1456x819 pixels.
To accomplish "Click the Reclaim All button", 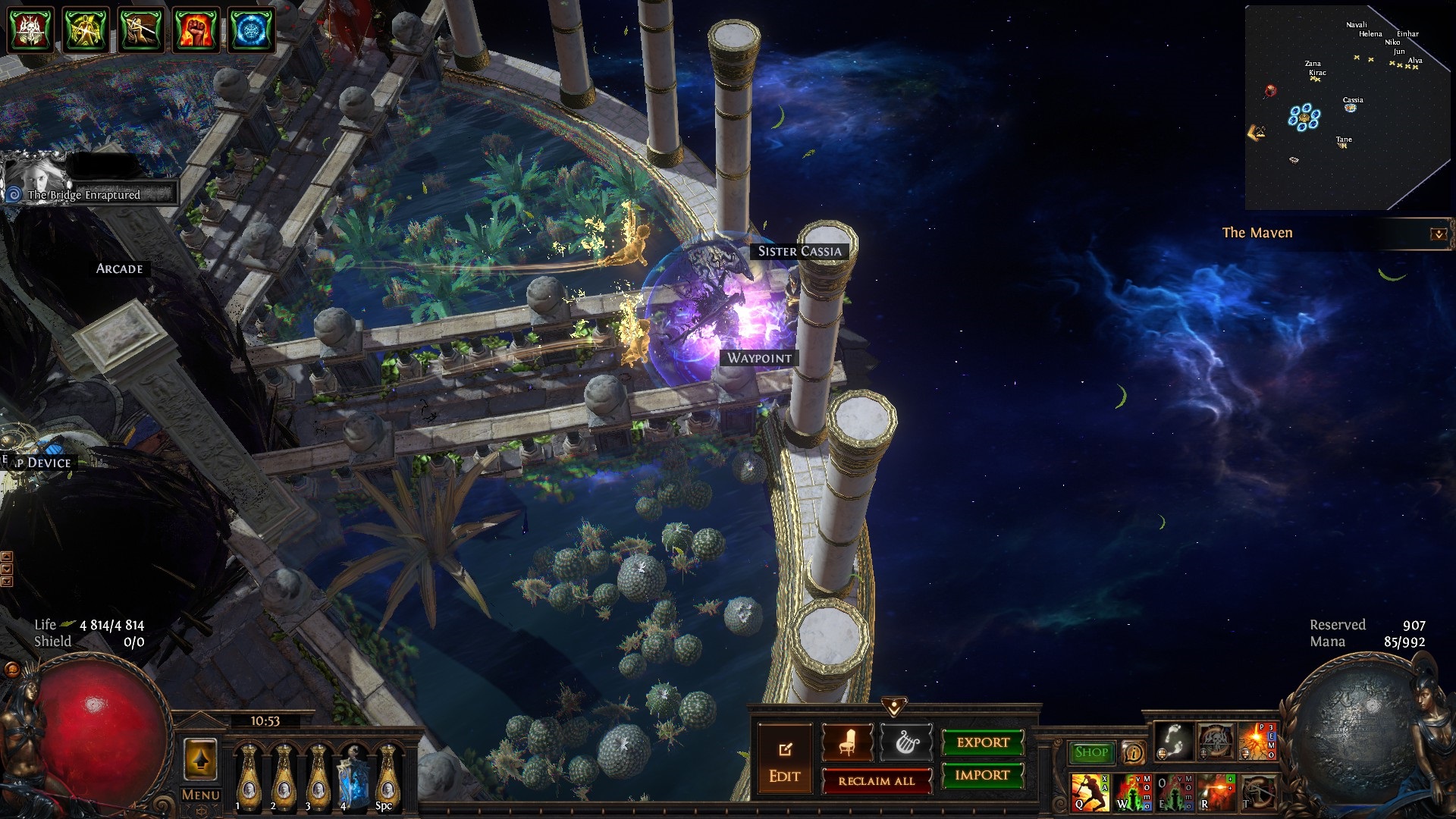I will (x=876, y=781).
